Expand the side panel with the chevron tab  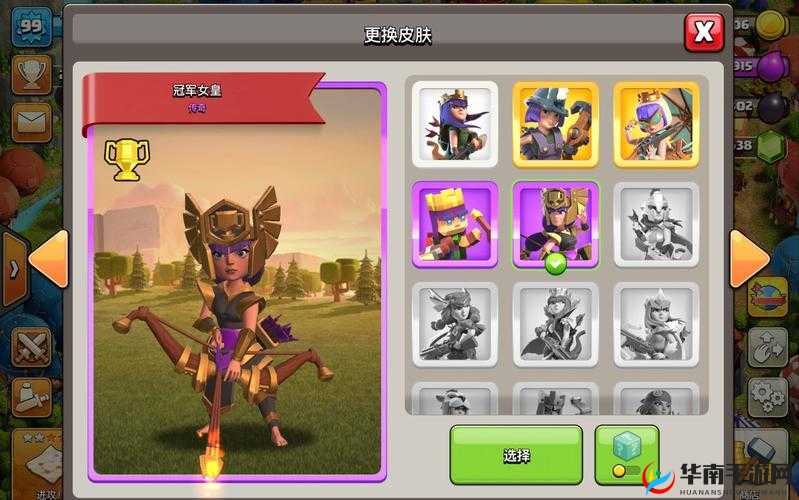click(12, 270)
